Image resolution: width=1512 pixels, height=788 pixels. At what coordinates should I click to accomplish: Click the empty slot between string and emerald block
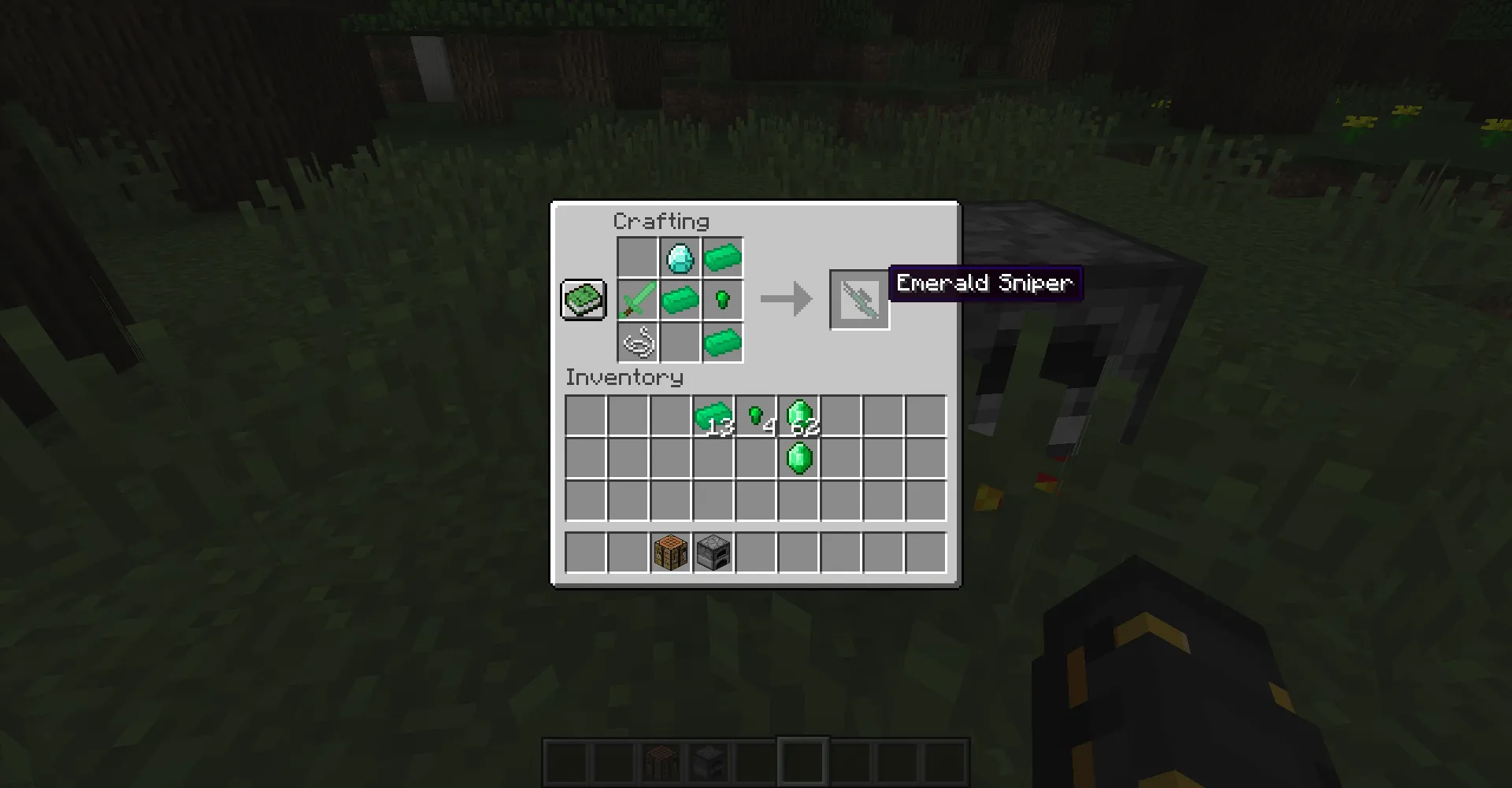(680, 342)
